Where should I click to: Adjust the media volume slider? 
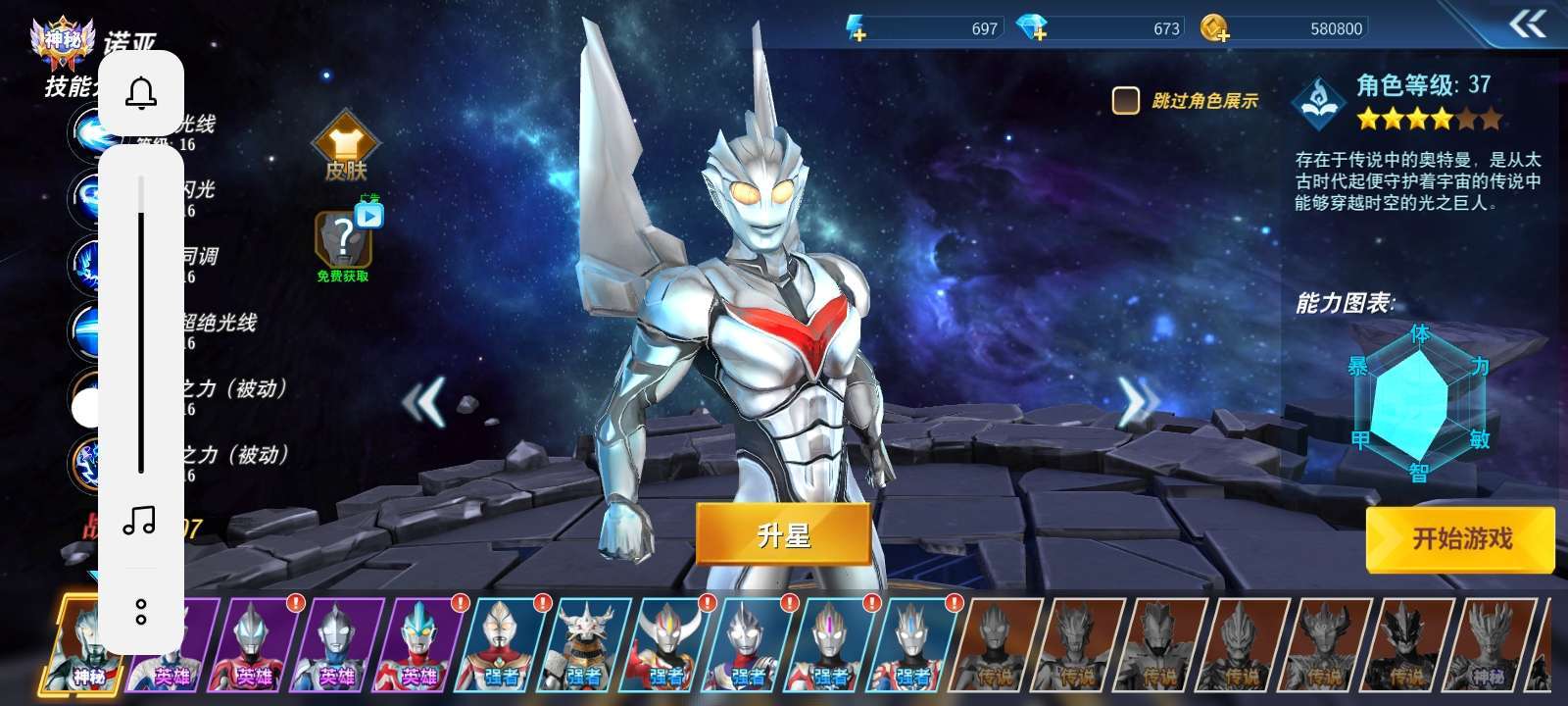[141, 324]
